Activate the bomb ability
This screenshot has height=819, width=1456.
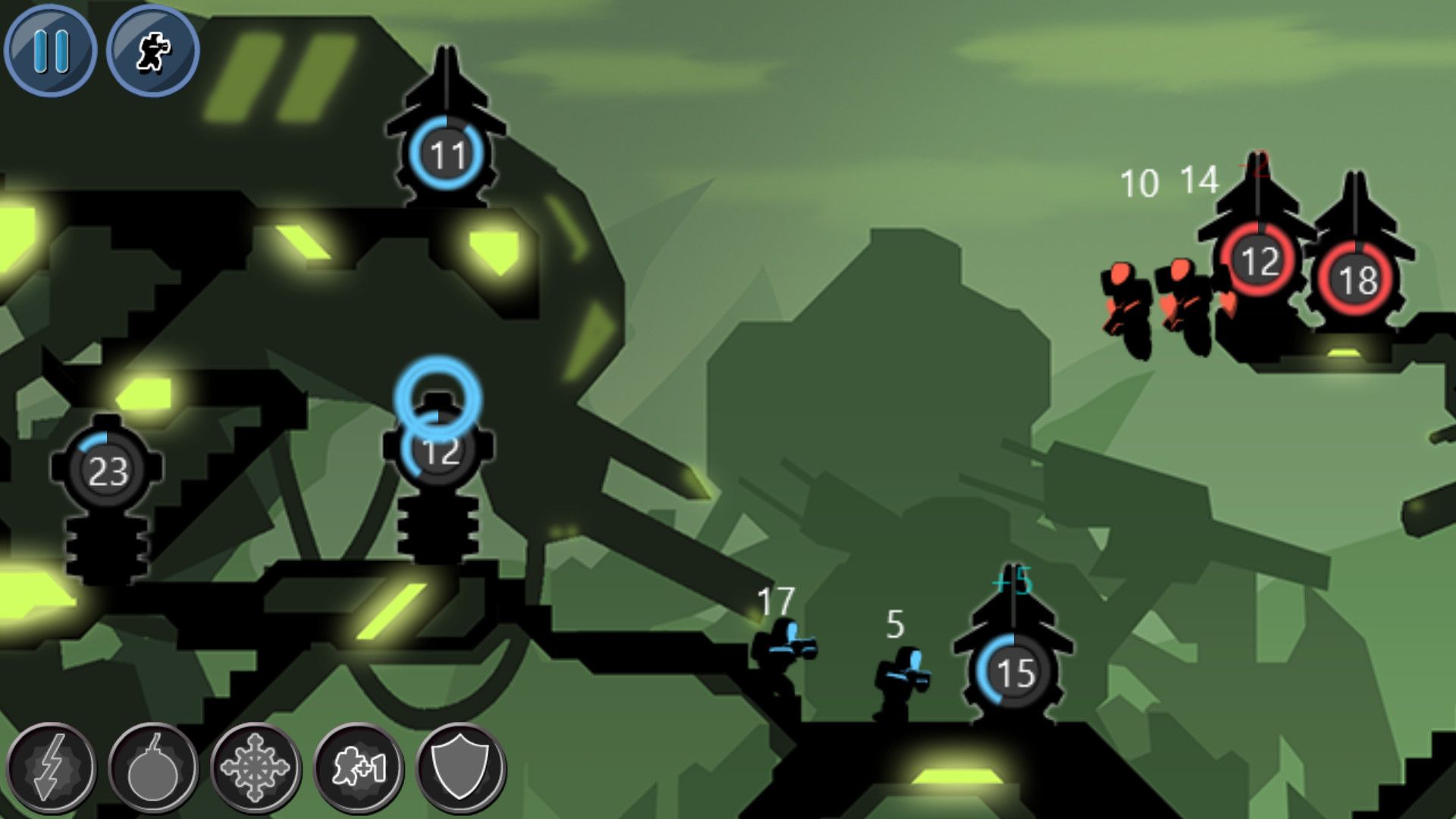point(152,768)
